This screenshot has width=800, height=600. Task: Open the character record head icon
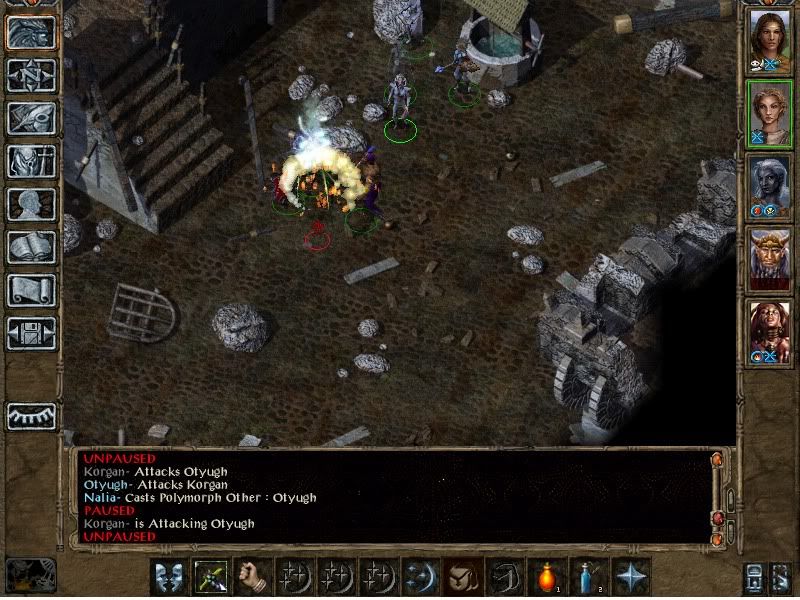(32, 204)
